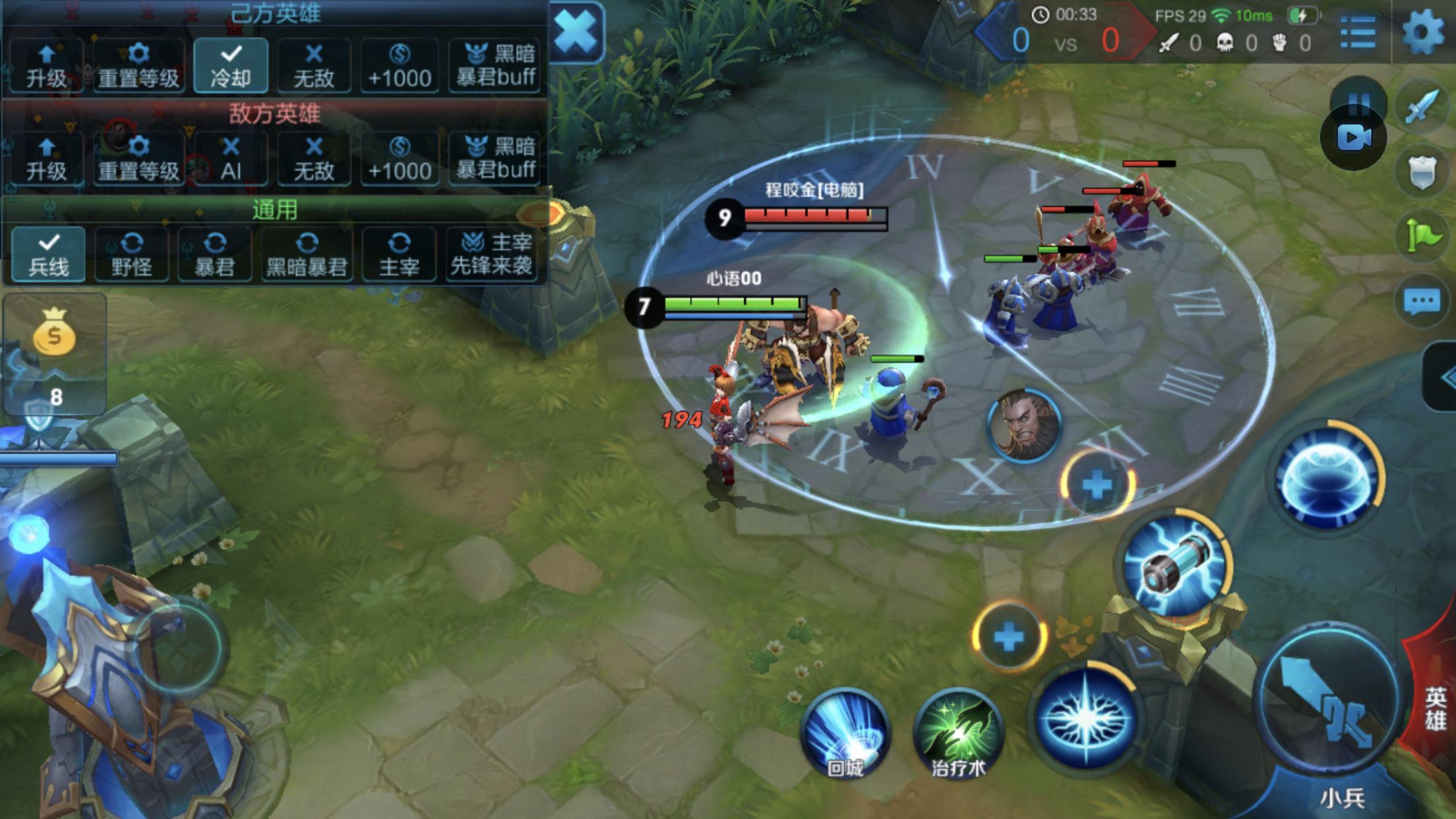1456x819 pixels.
Task: Toggle enemy hero AI off
Action: [231, 158]
